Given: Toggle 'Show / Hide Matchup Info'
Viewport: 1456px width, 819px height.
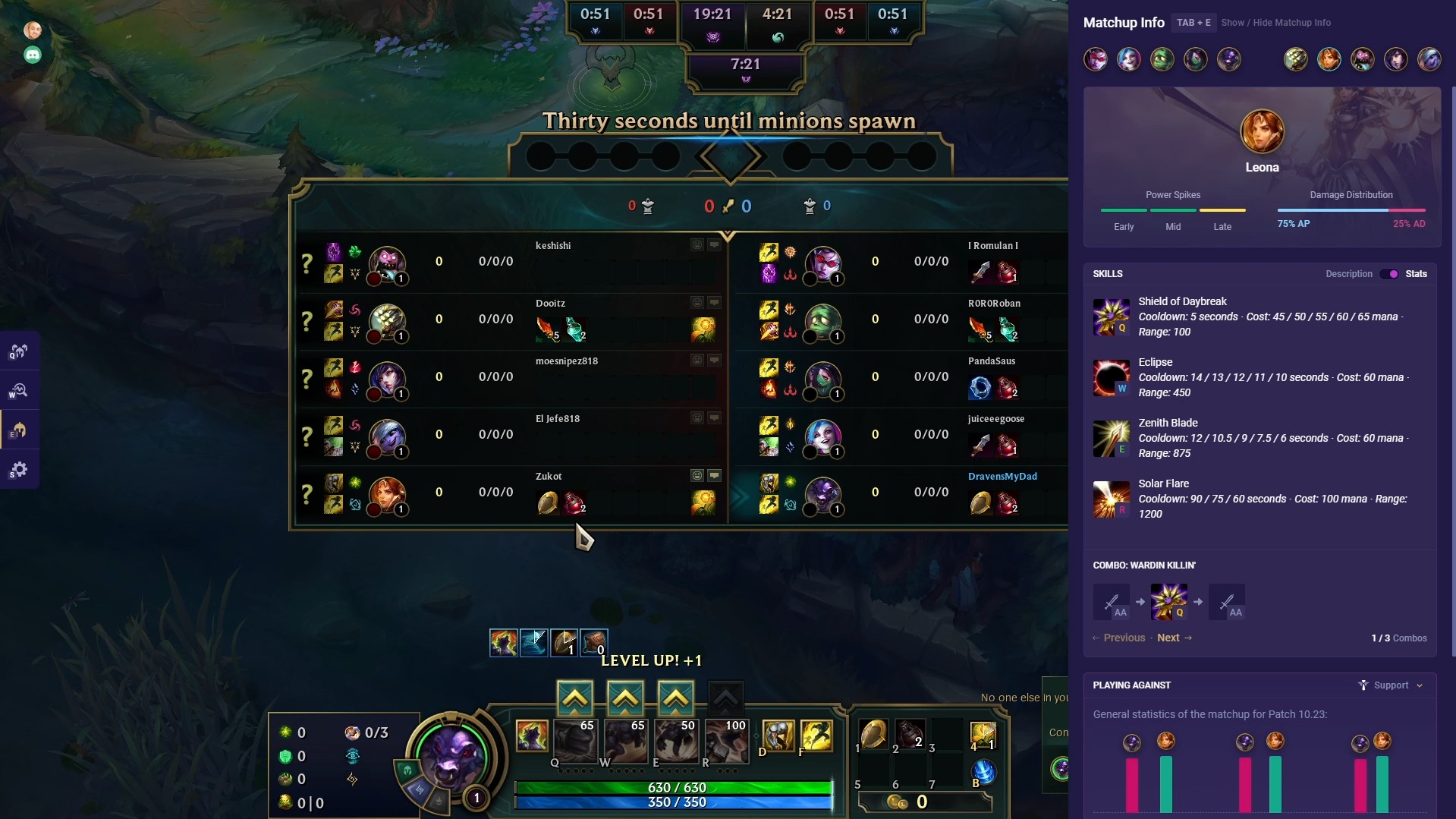Looking at the screenshot, I should pyautogui.click(x=1275, y=22).
